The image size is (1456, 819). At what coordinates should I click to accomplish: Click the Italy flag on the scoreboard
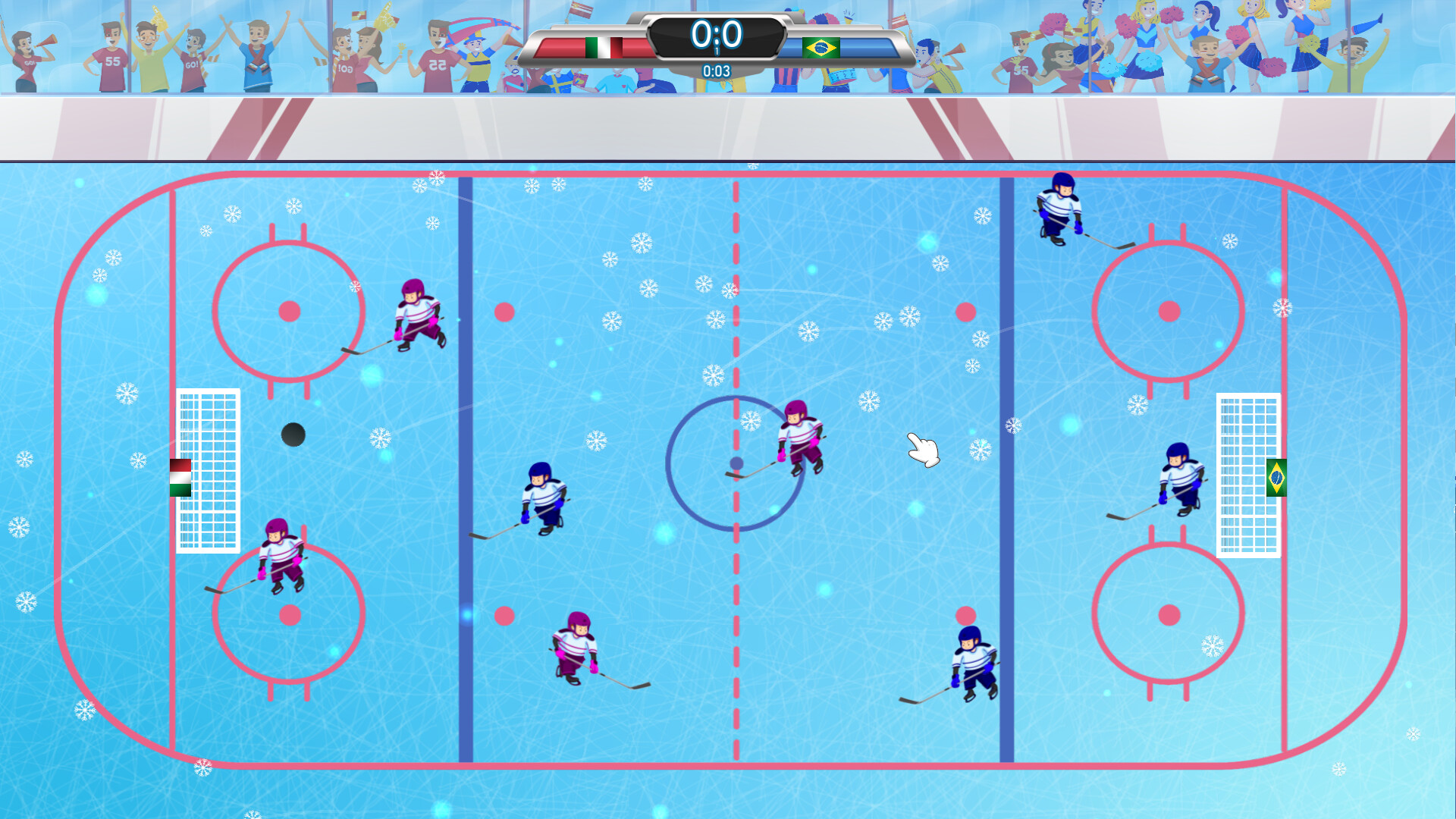[601, 47]
